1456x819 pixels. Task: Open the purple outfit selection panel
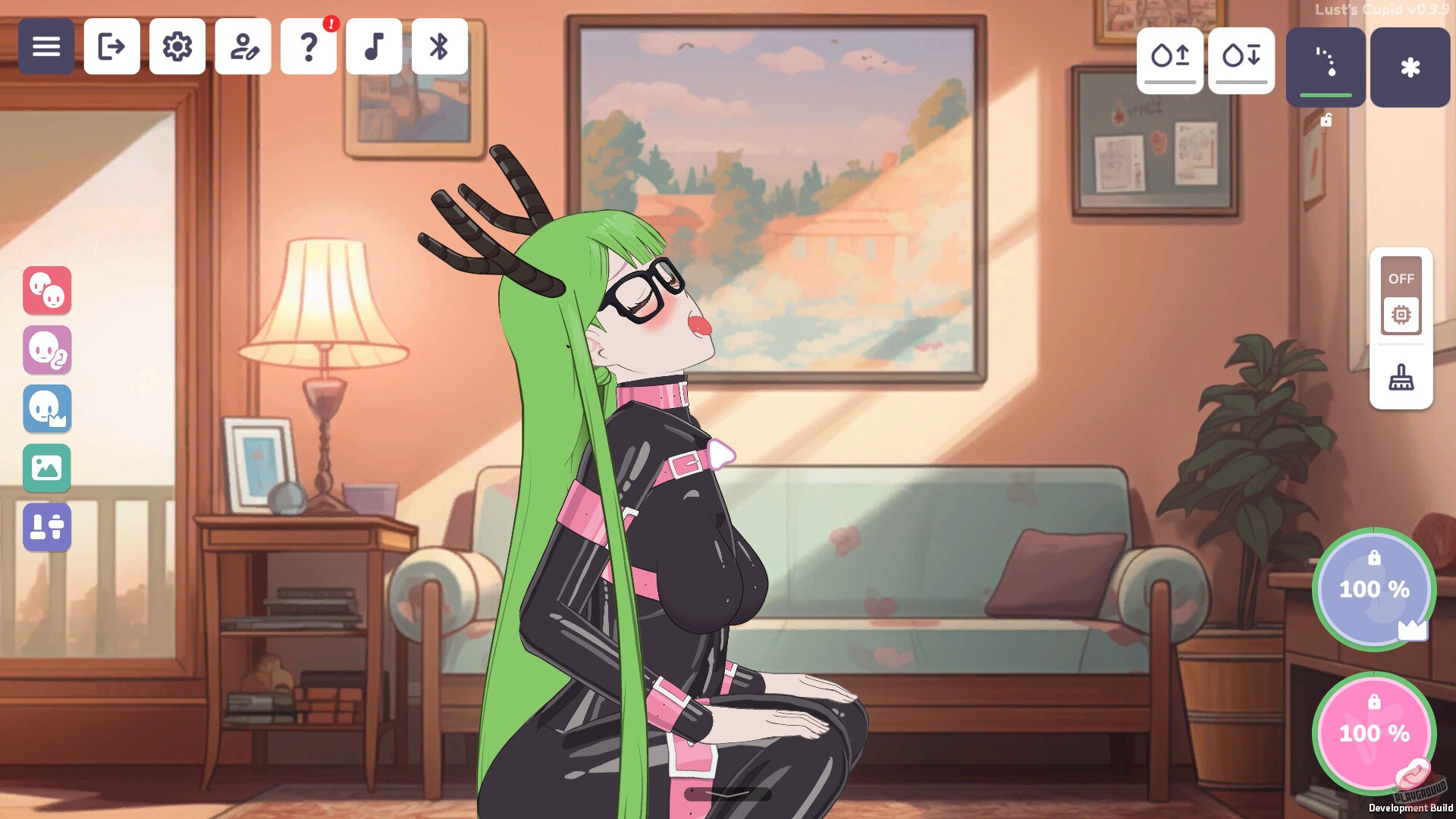click(x=47, y=526)
